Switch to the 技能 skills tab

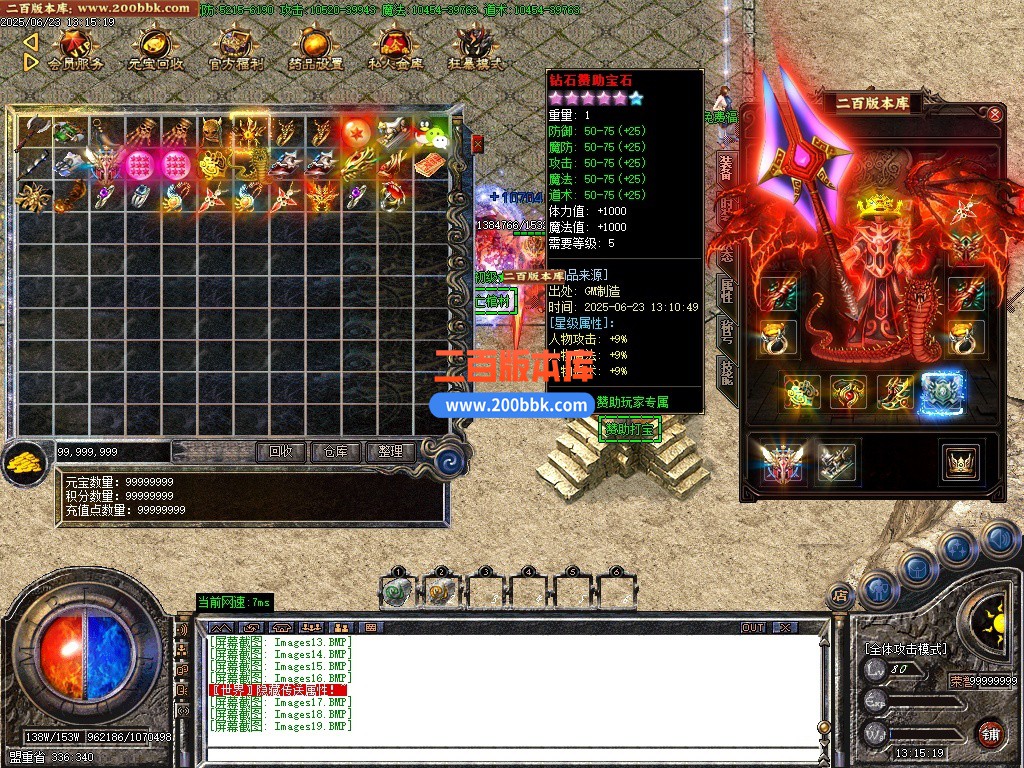727,375
